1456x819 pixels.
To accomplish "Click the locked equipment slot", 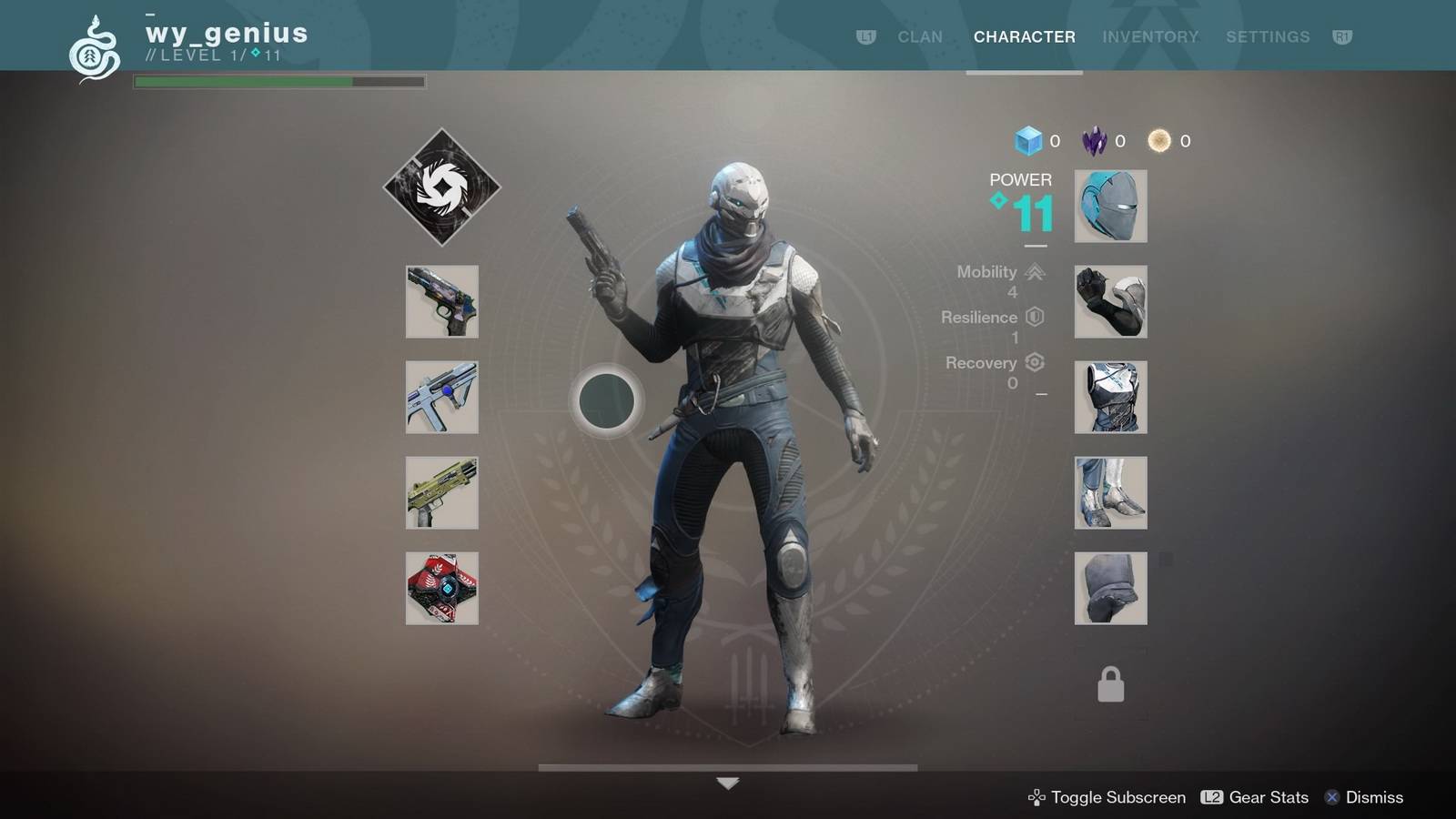I will [x=1110, y=684].
